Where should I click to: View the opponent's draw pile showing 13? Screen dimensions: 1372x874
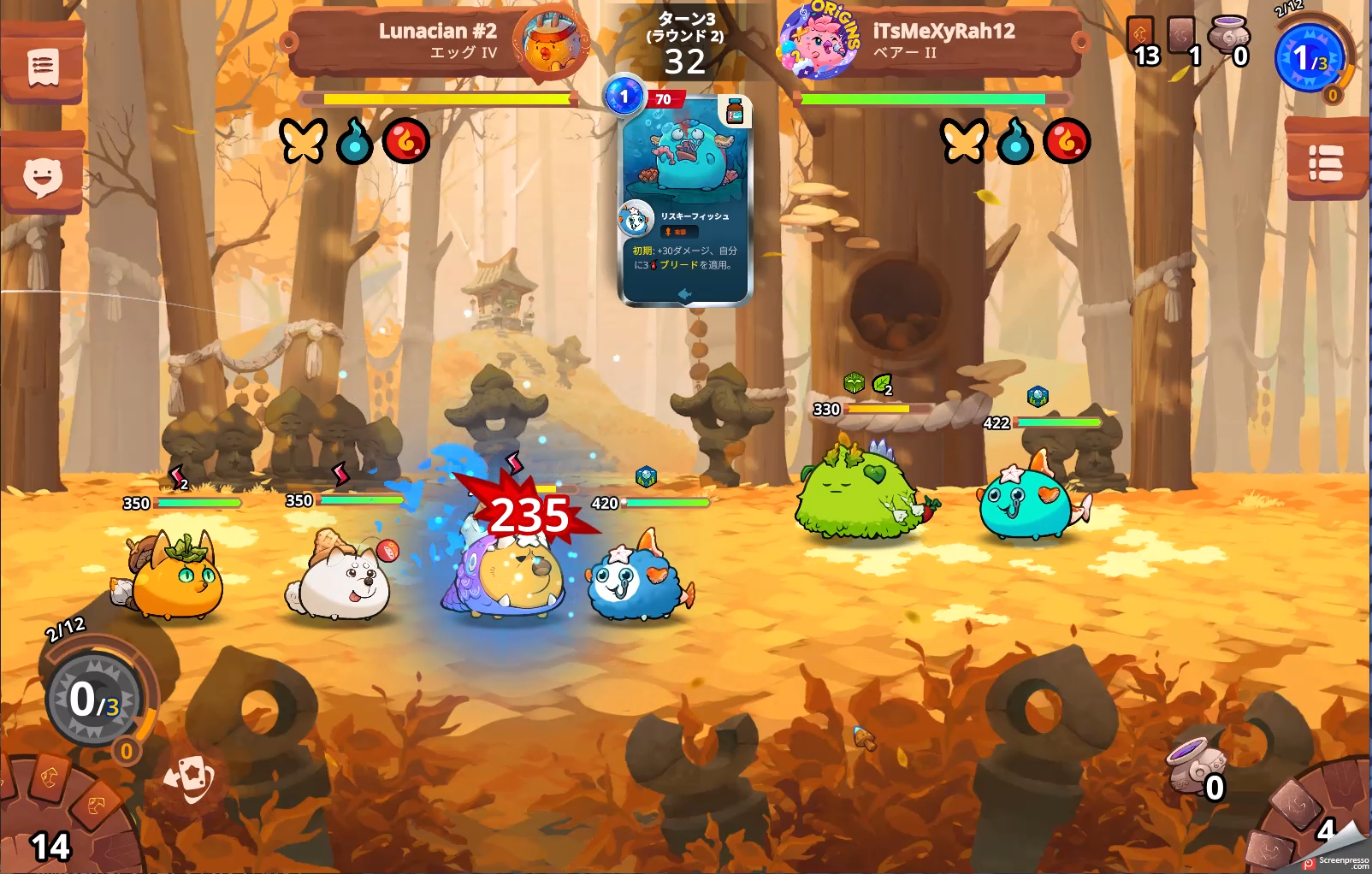(x=1142, y=41)
